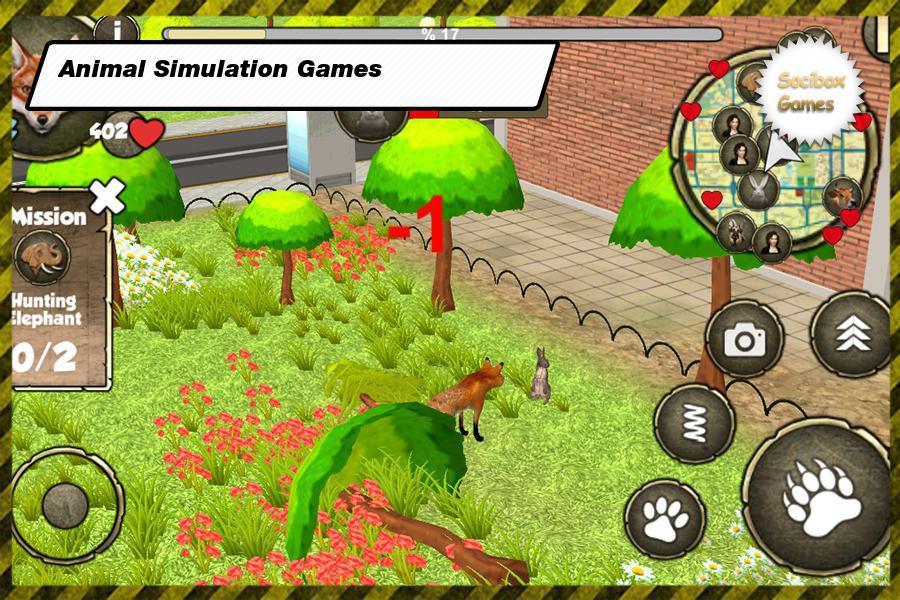Activate the double-chevron sprint button

(851, 335)
